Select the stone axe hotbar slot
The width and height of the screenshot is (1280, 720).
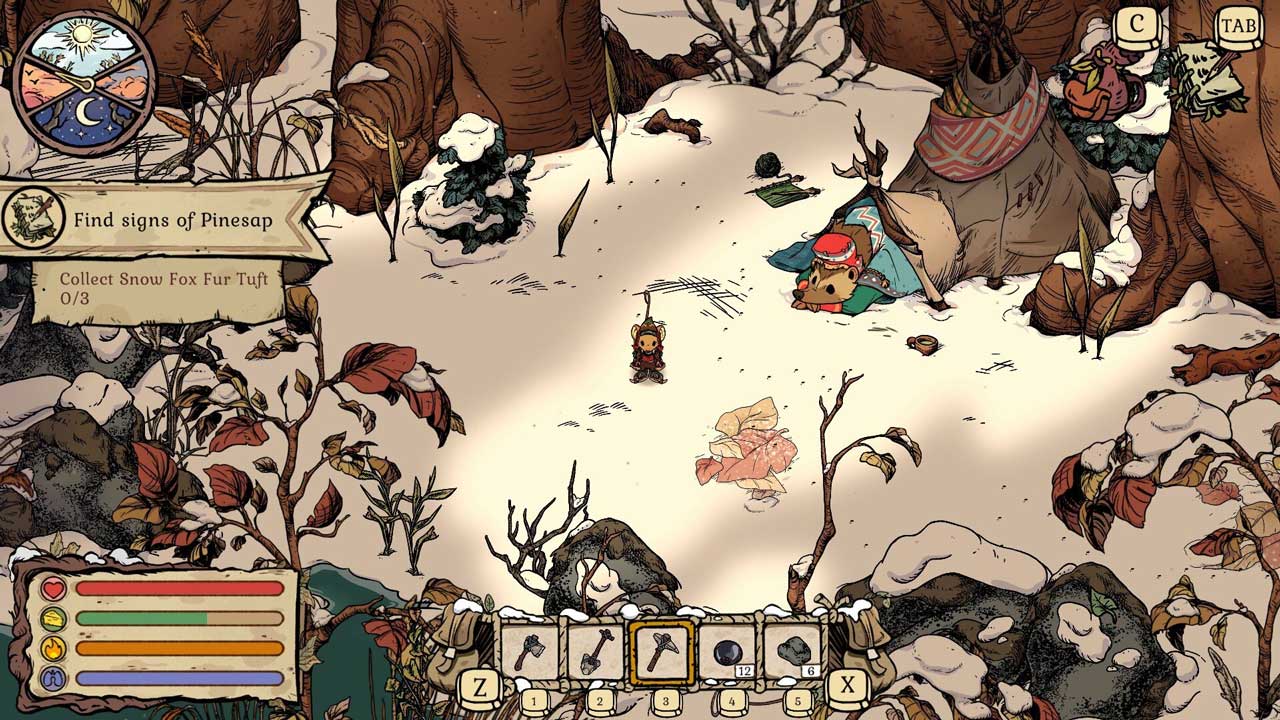[x=531, y=651]
